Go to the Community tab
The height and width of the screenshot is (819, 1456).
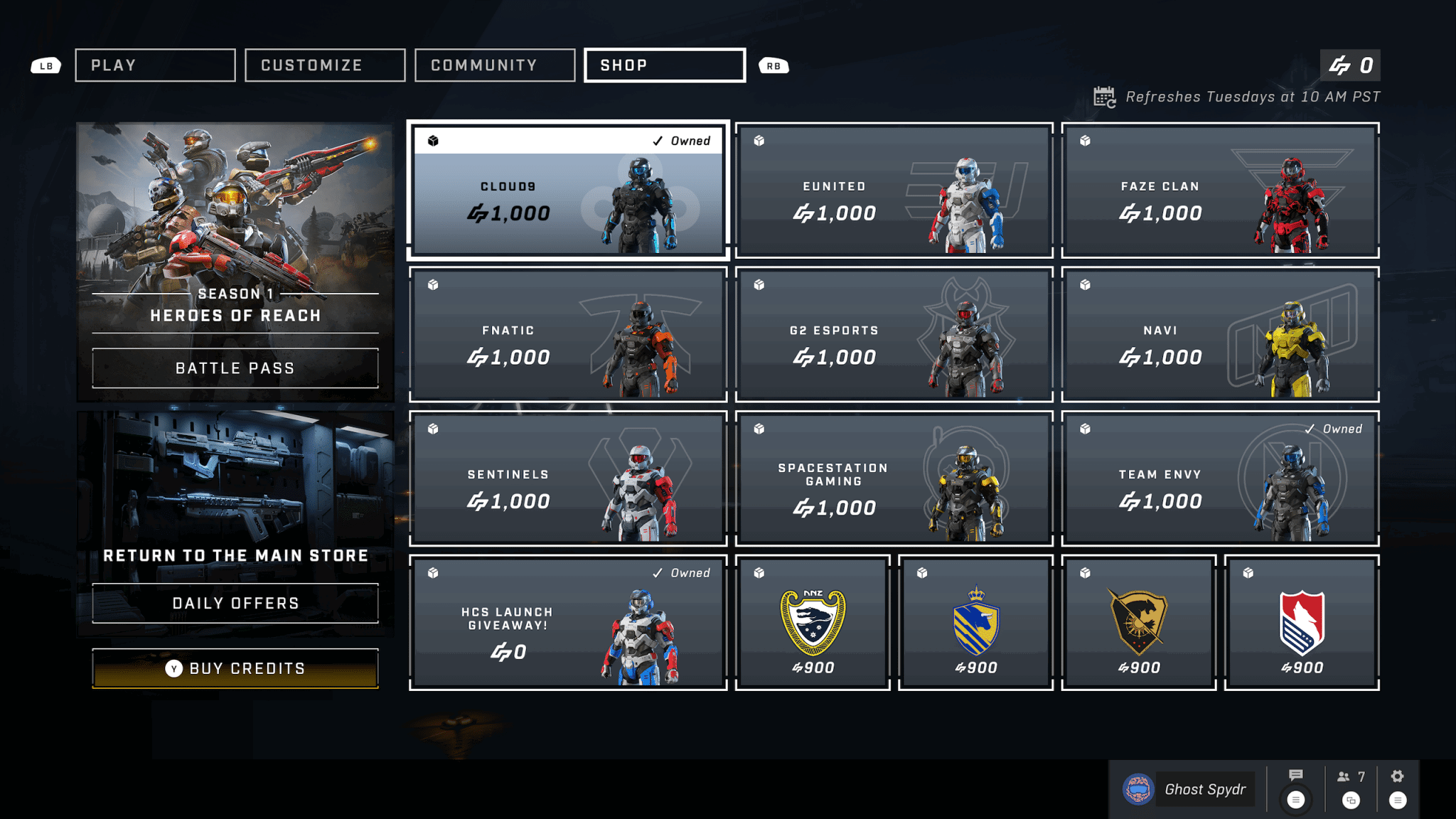click(495, 65)
